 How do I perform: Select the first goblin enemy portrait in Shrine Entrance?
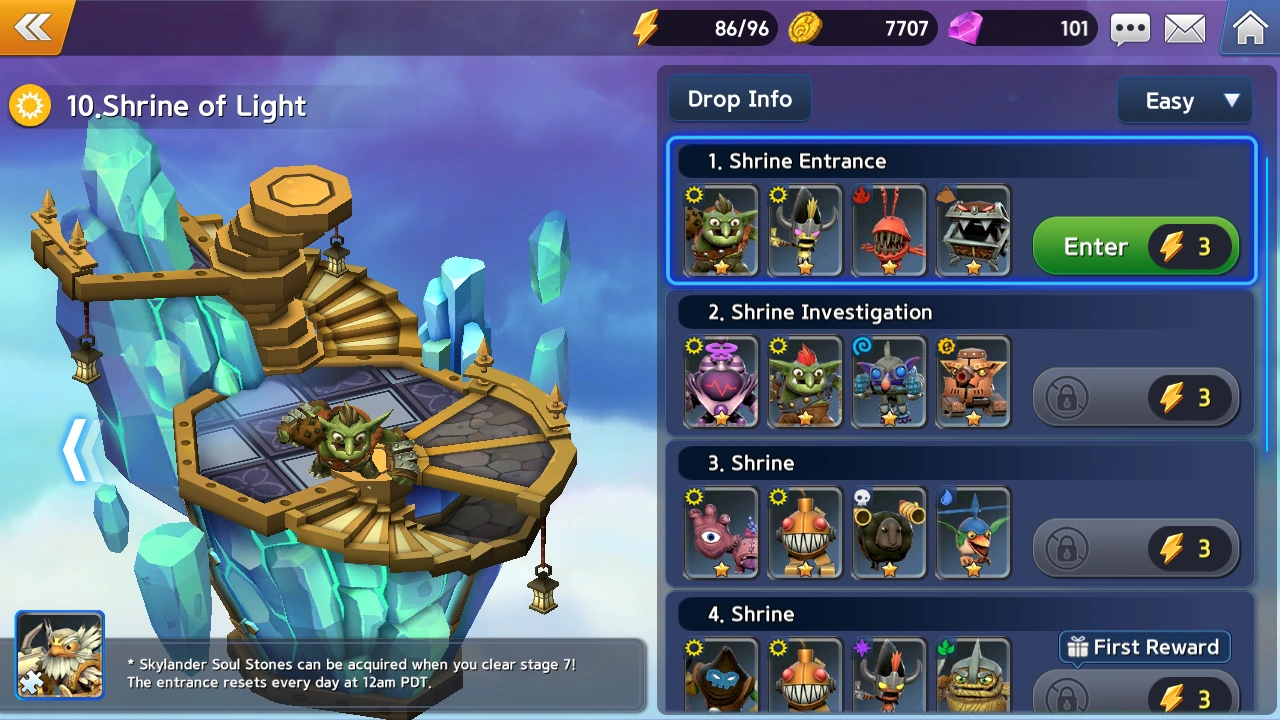pos(720,230)
